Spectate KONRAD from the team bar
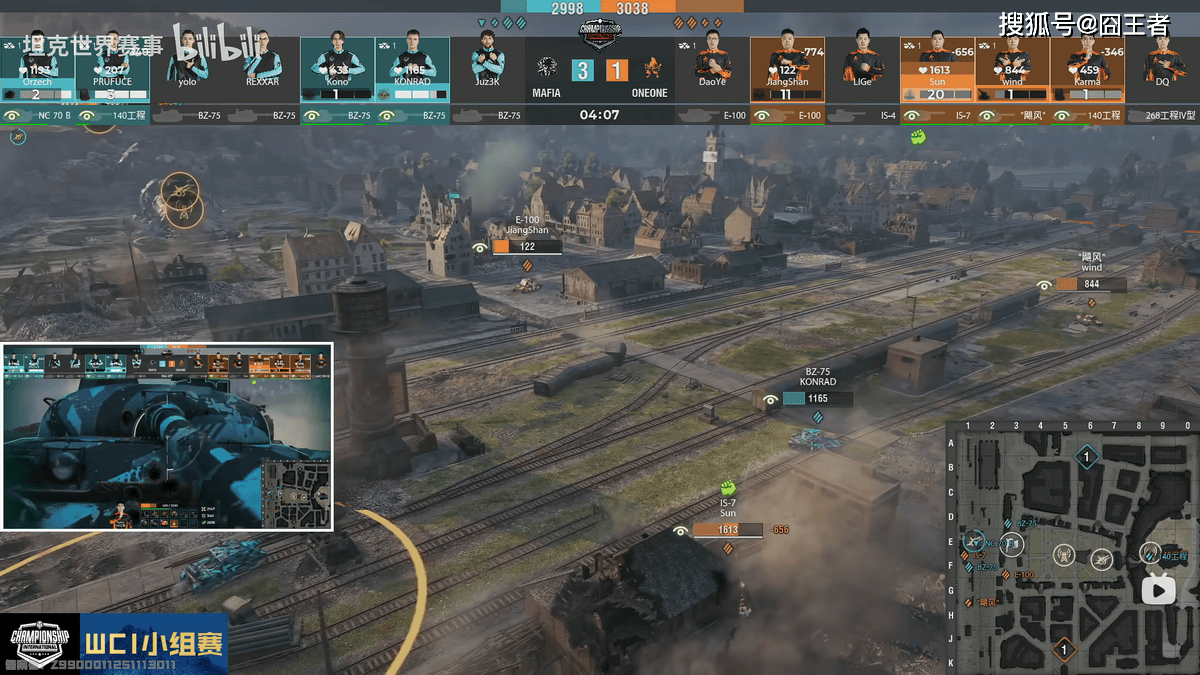The height and width of the screenshot is (675, 1200). [412, 70]
